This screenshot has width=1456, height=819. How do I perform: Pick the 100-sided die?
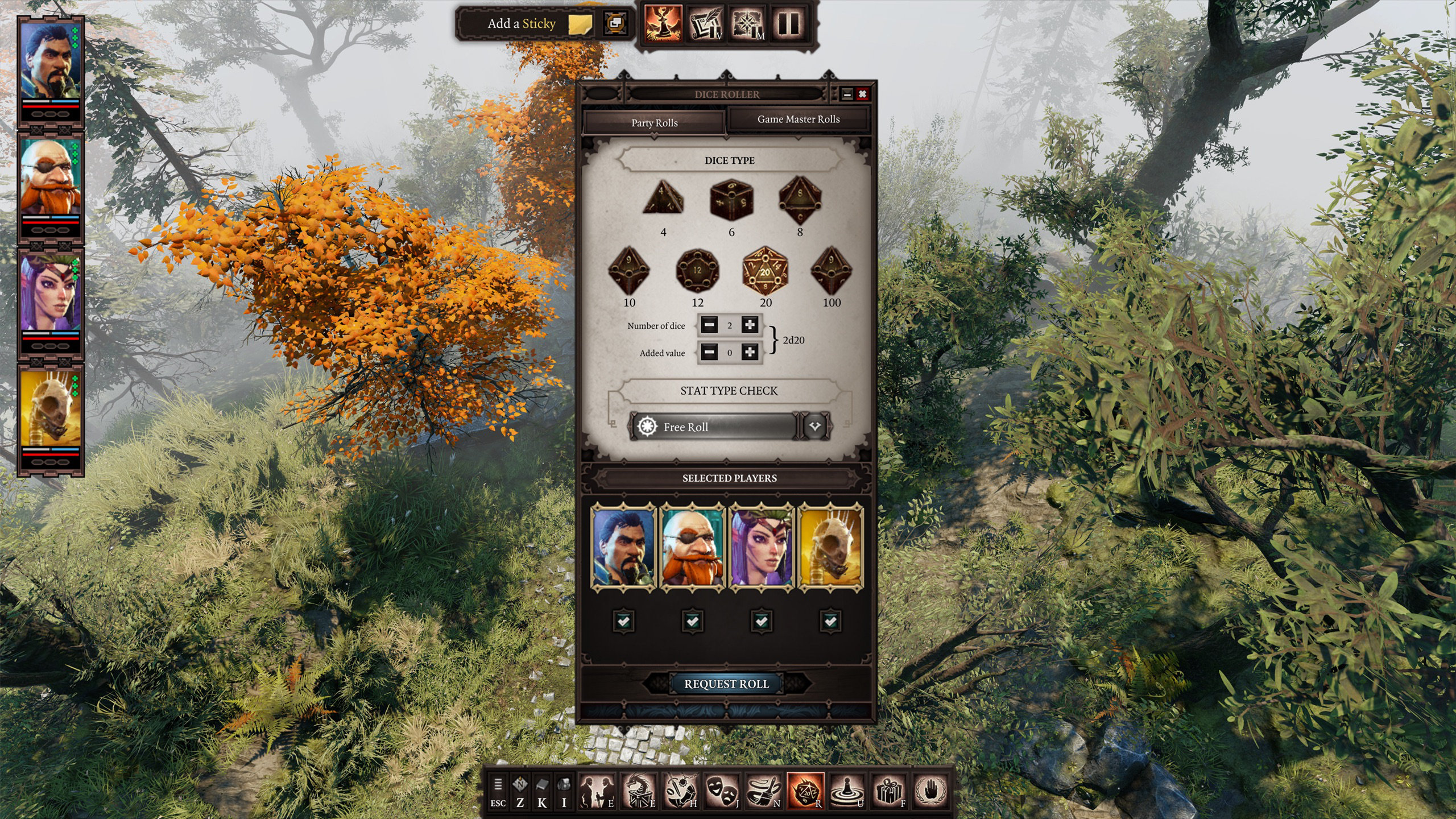[x=832, y=270]
